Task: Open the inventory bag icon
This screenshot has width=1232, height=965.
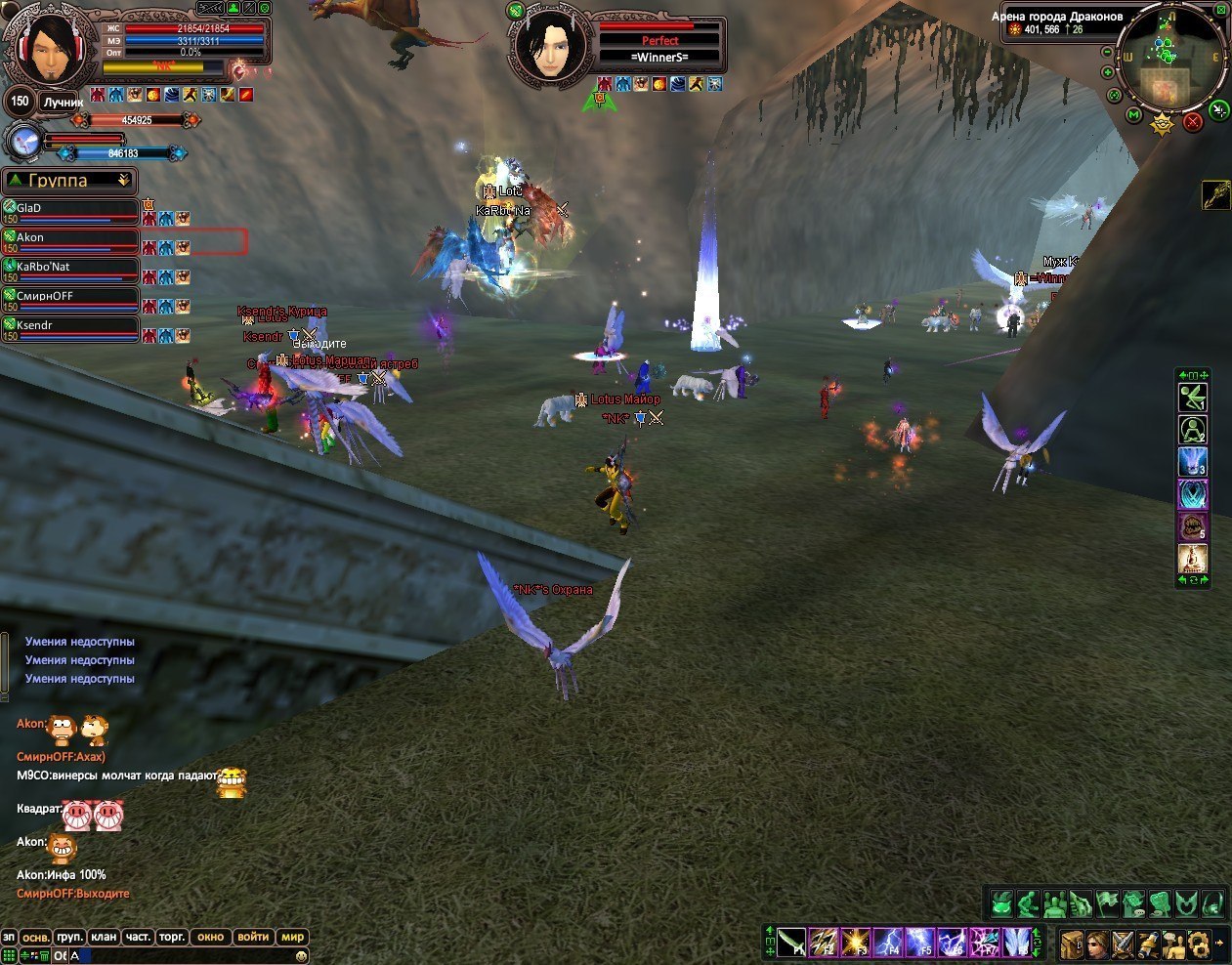Action: (x=1072, y=944)
